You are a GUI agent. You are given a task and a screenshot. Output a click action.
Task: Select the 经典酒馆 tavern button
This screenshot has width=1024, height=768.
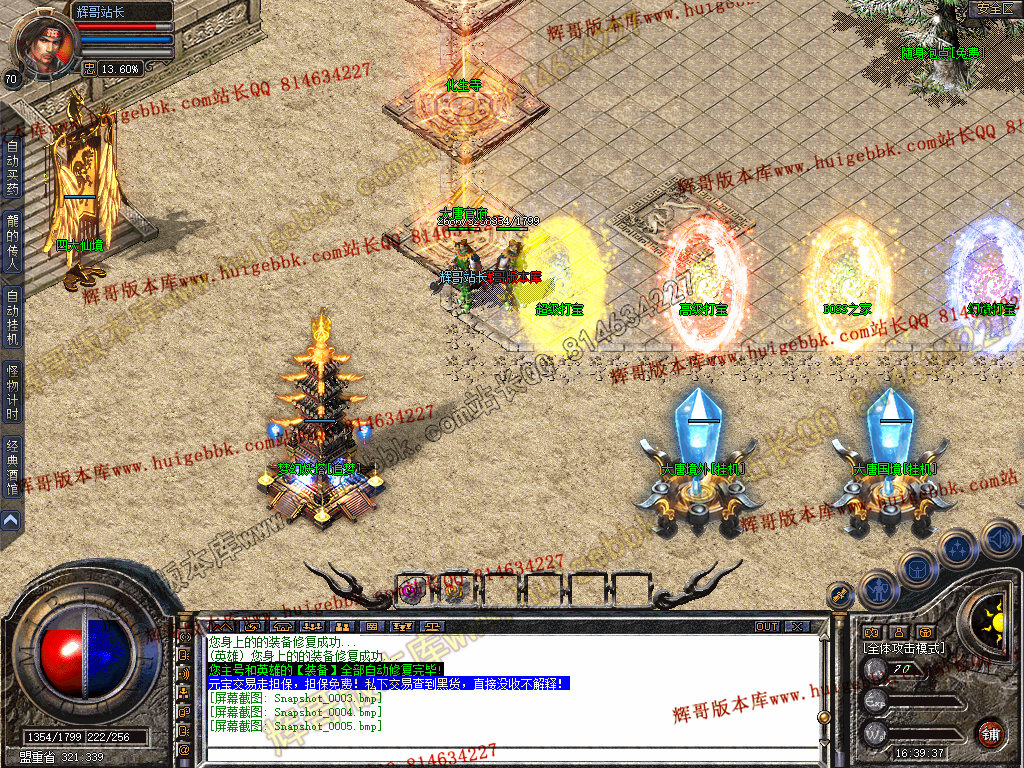click(x=12, y=468)
